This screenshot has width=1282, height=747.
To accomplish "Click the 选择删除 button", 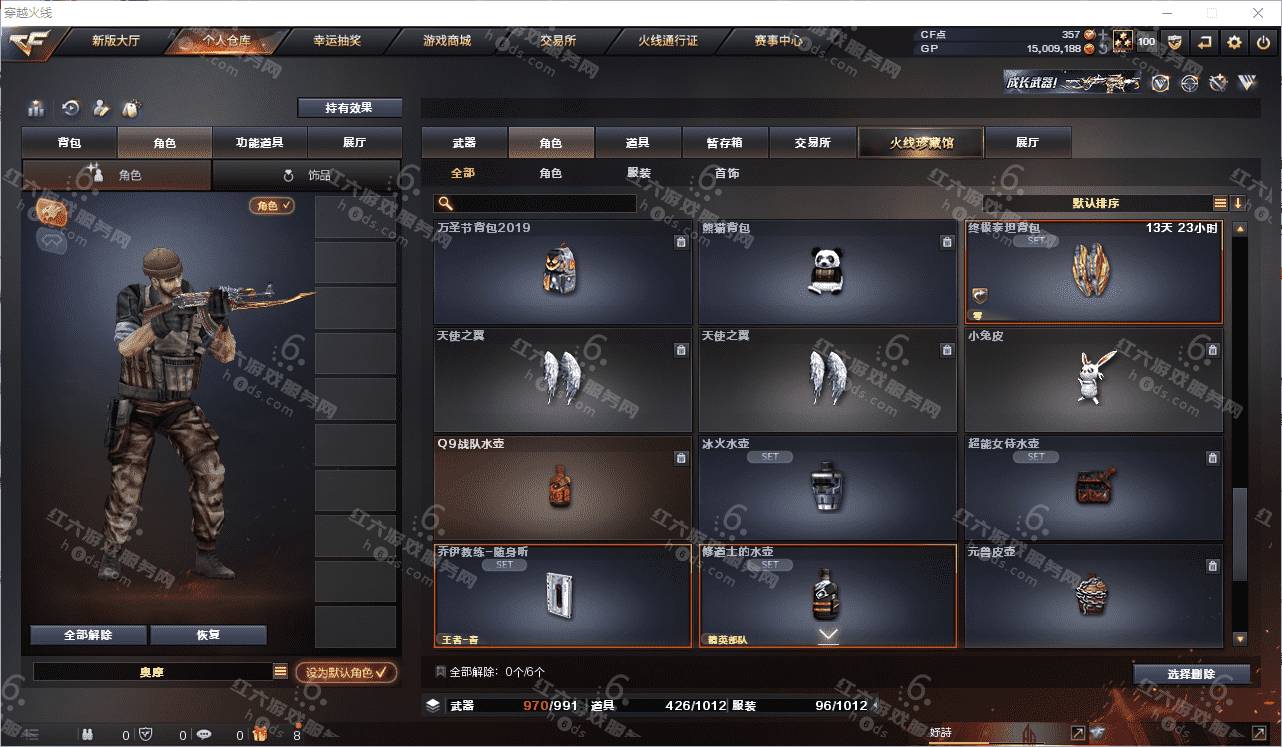I will pos(1191,674).
